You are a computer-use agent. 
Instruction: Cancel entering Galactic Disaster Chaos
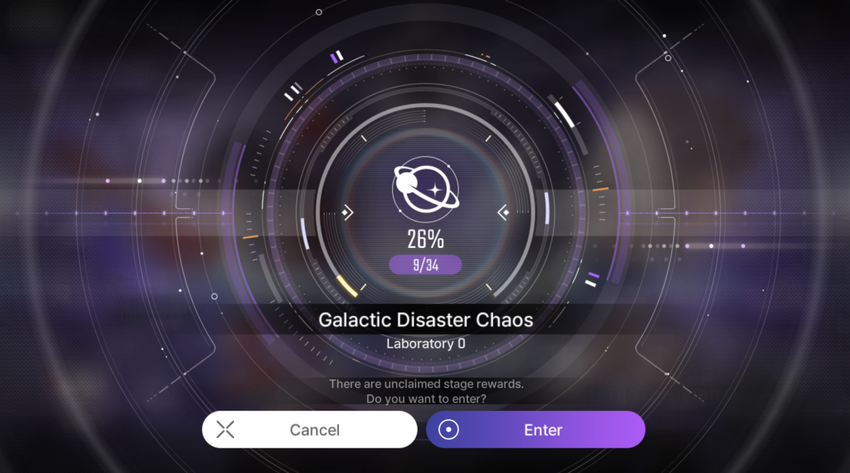(x=309, y=430)
